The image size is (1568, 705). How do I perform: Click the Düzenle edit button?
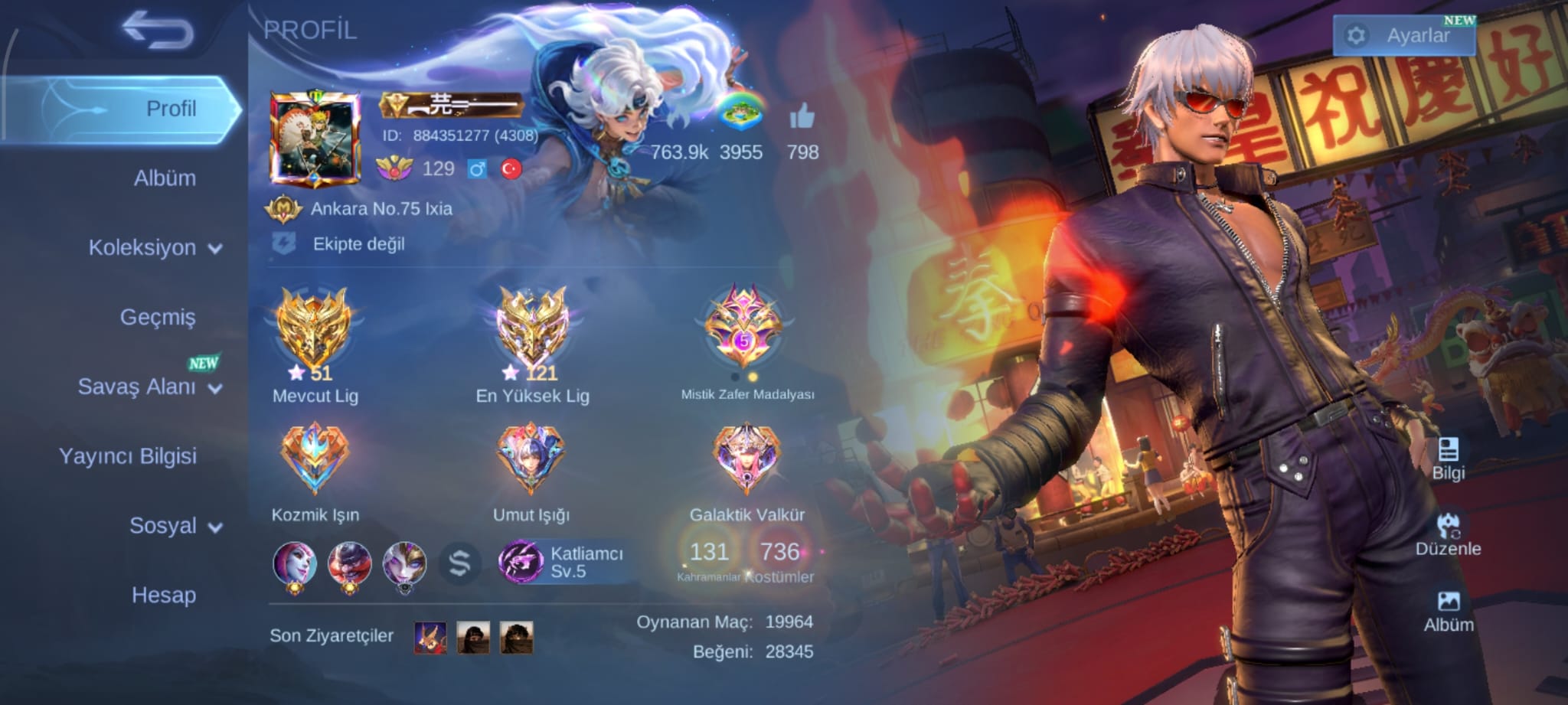click(1448, 534)
